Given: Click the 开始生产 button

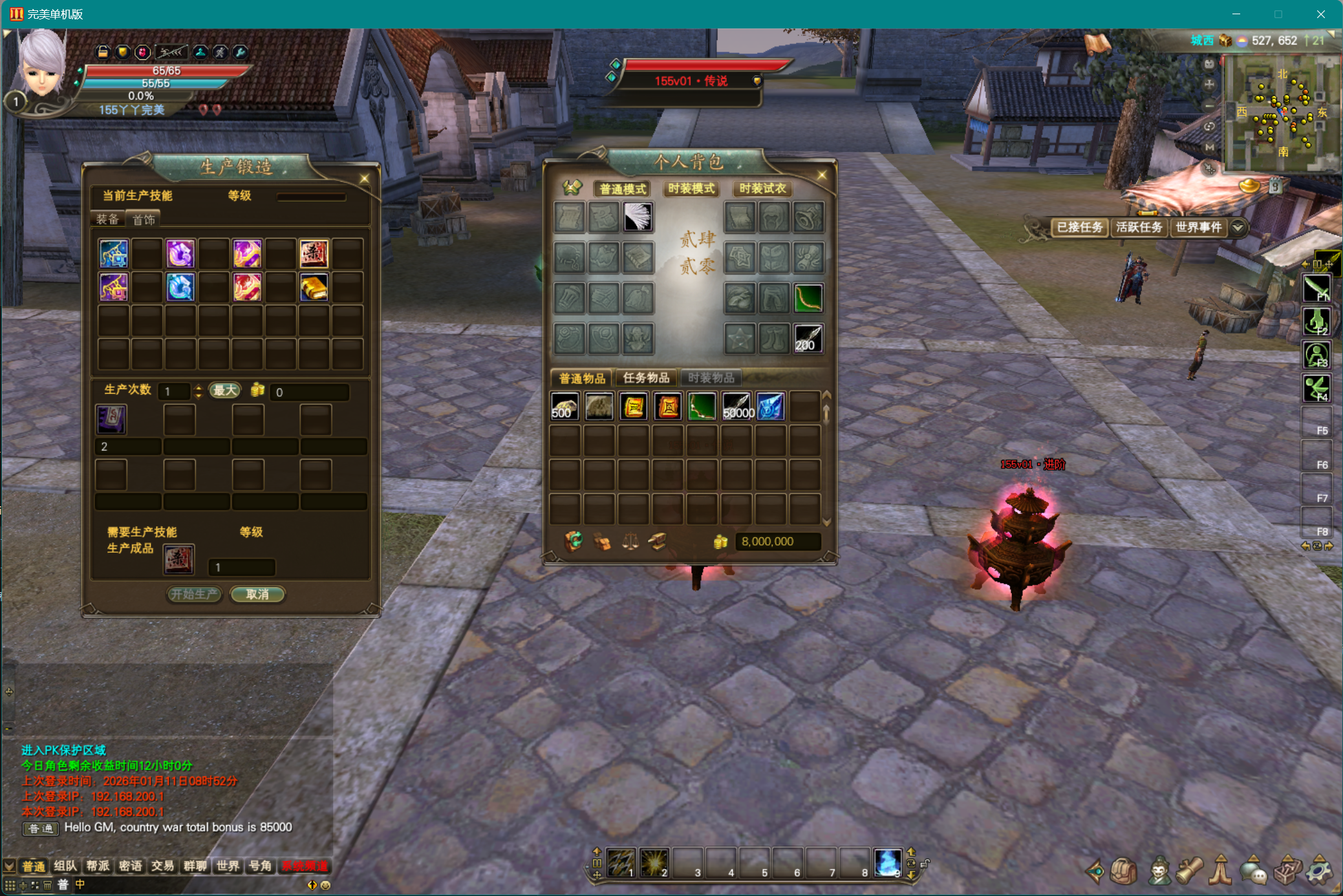Looking at the screenshot, I should point(194,594).
